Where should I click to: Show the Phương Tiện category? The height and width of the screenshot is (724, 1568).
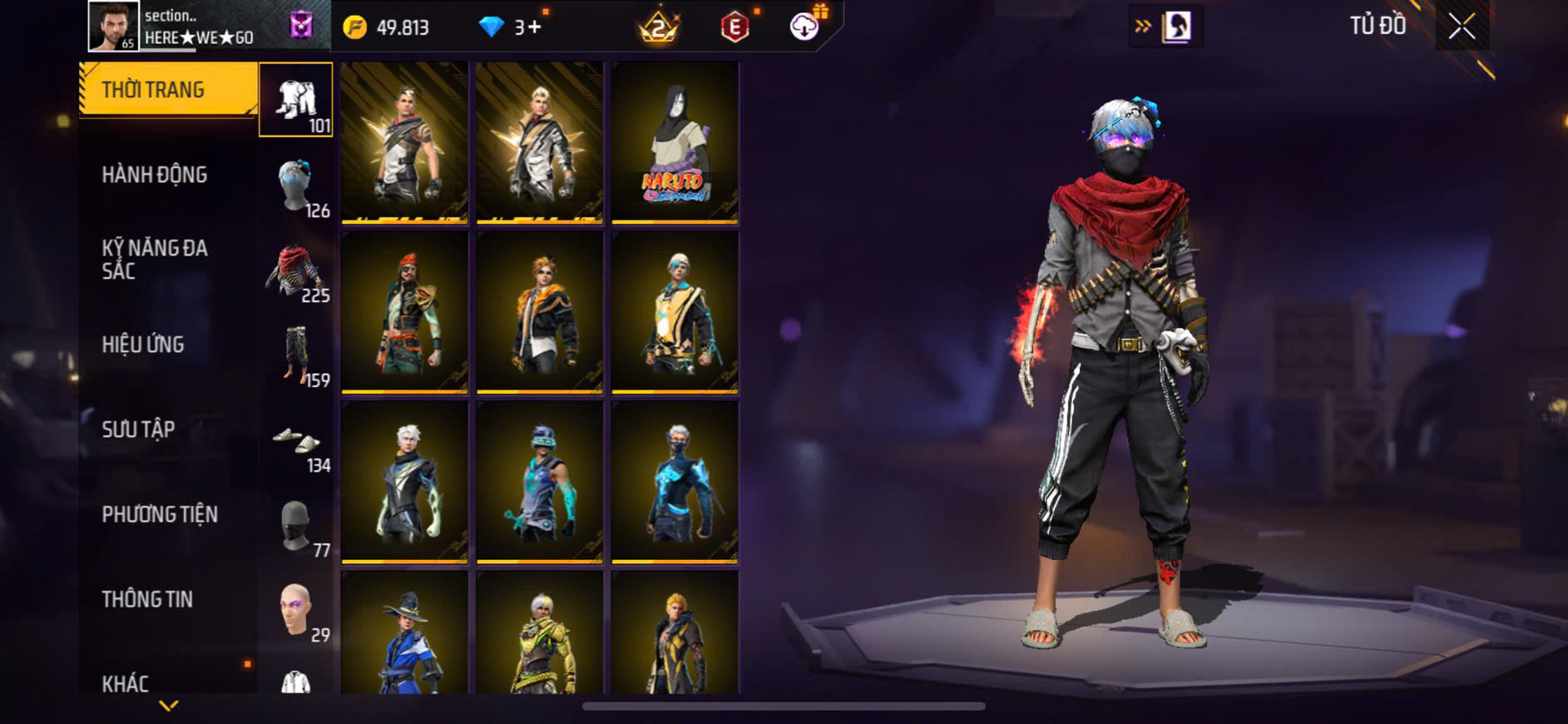click(x=160, y=514)
